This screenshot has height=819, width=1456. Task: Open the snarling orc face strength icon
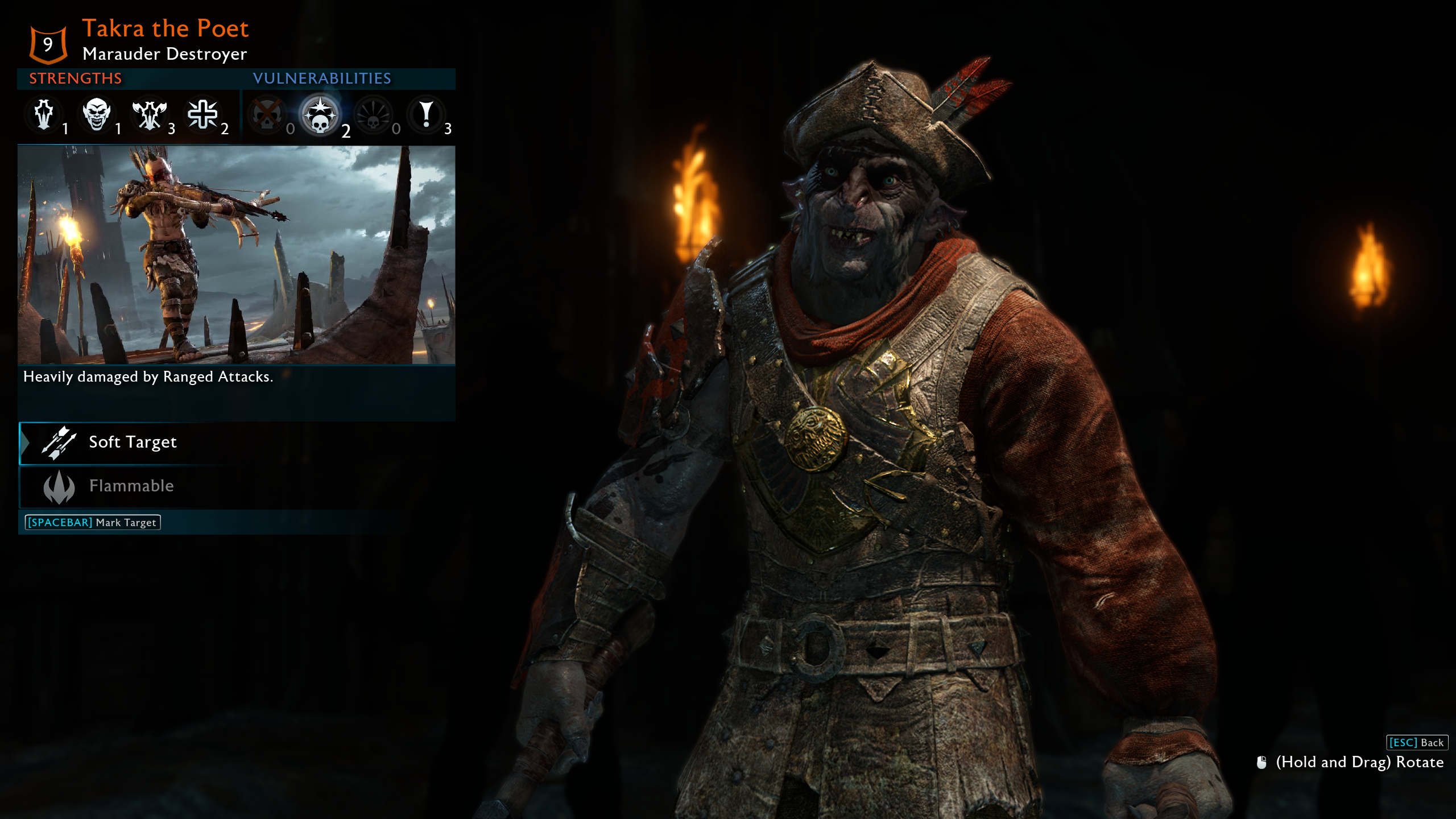click(x=96, y=115)
